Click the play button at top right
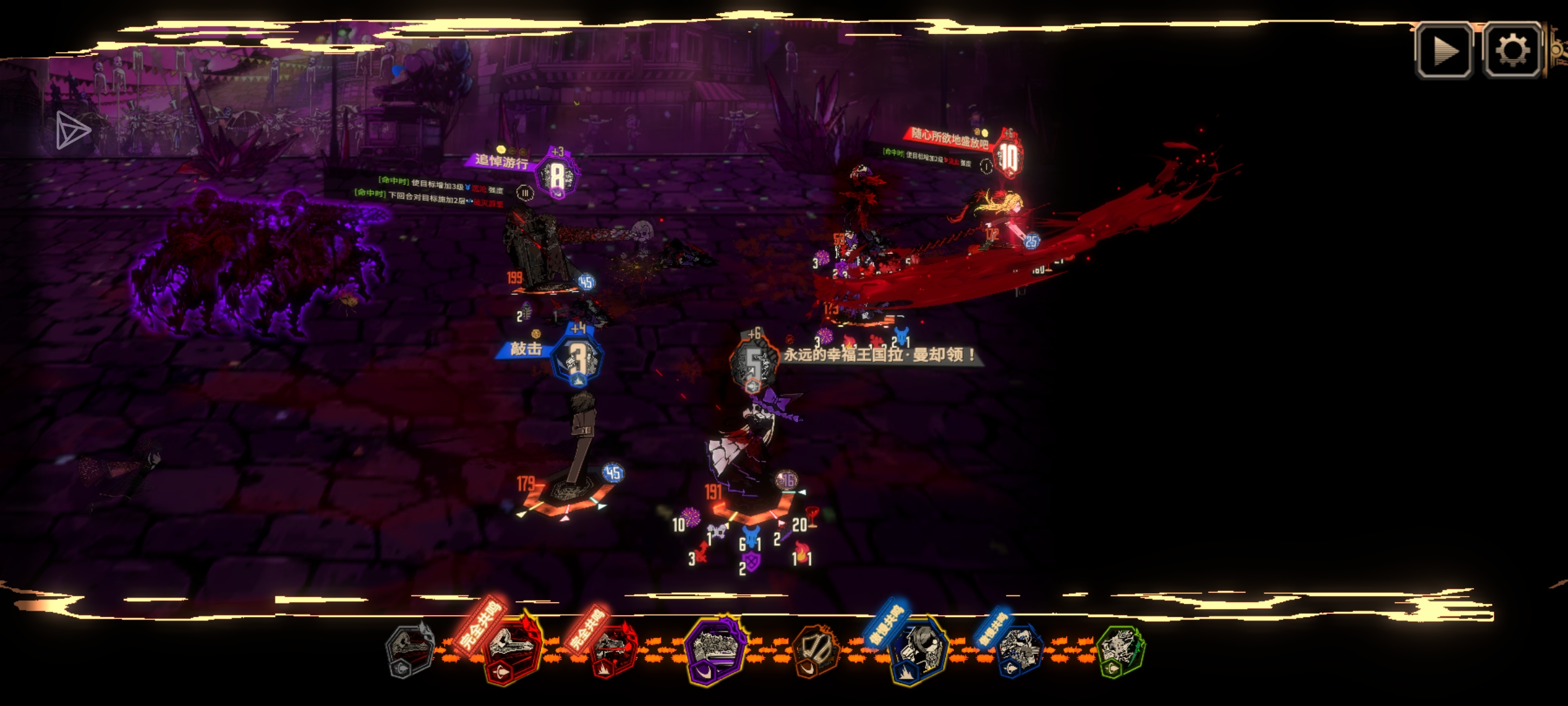 point(1444,51)
